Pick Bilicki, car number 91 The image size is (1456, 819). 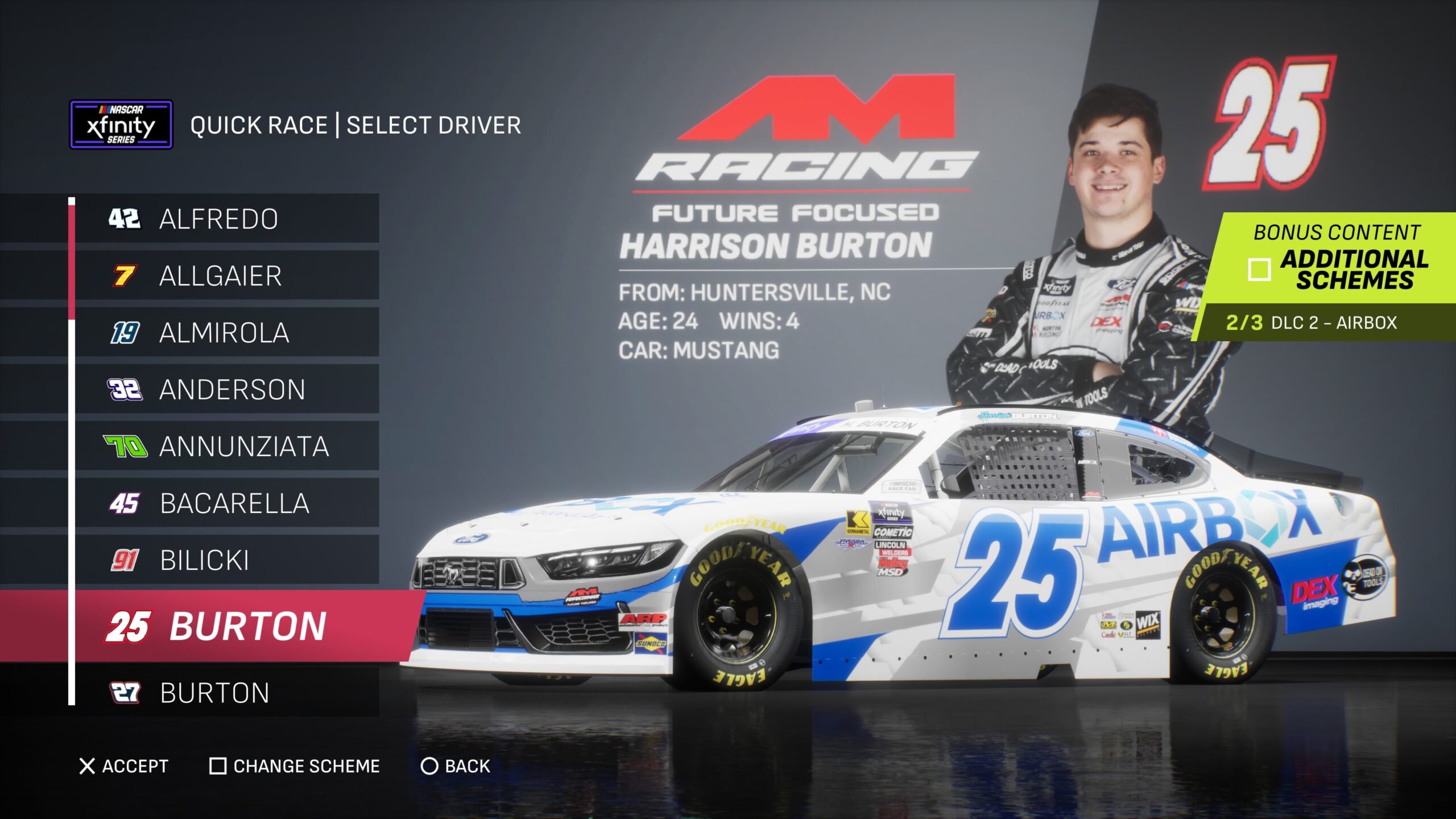click(226, 560)
